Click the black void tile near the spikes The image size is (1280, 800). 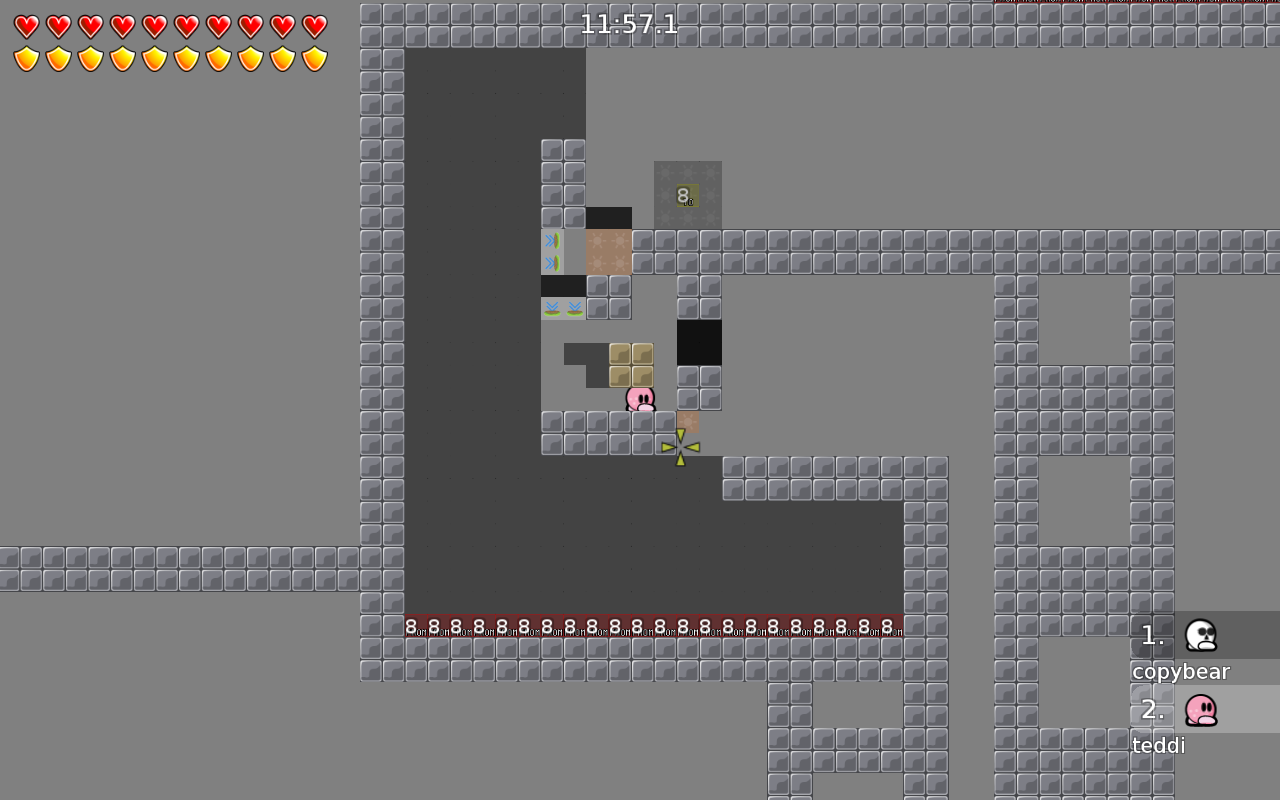[x=699, y=343]
